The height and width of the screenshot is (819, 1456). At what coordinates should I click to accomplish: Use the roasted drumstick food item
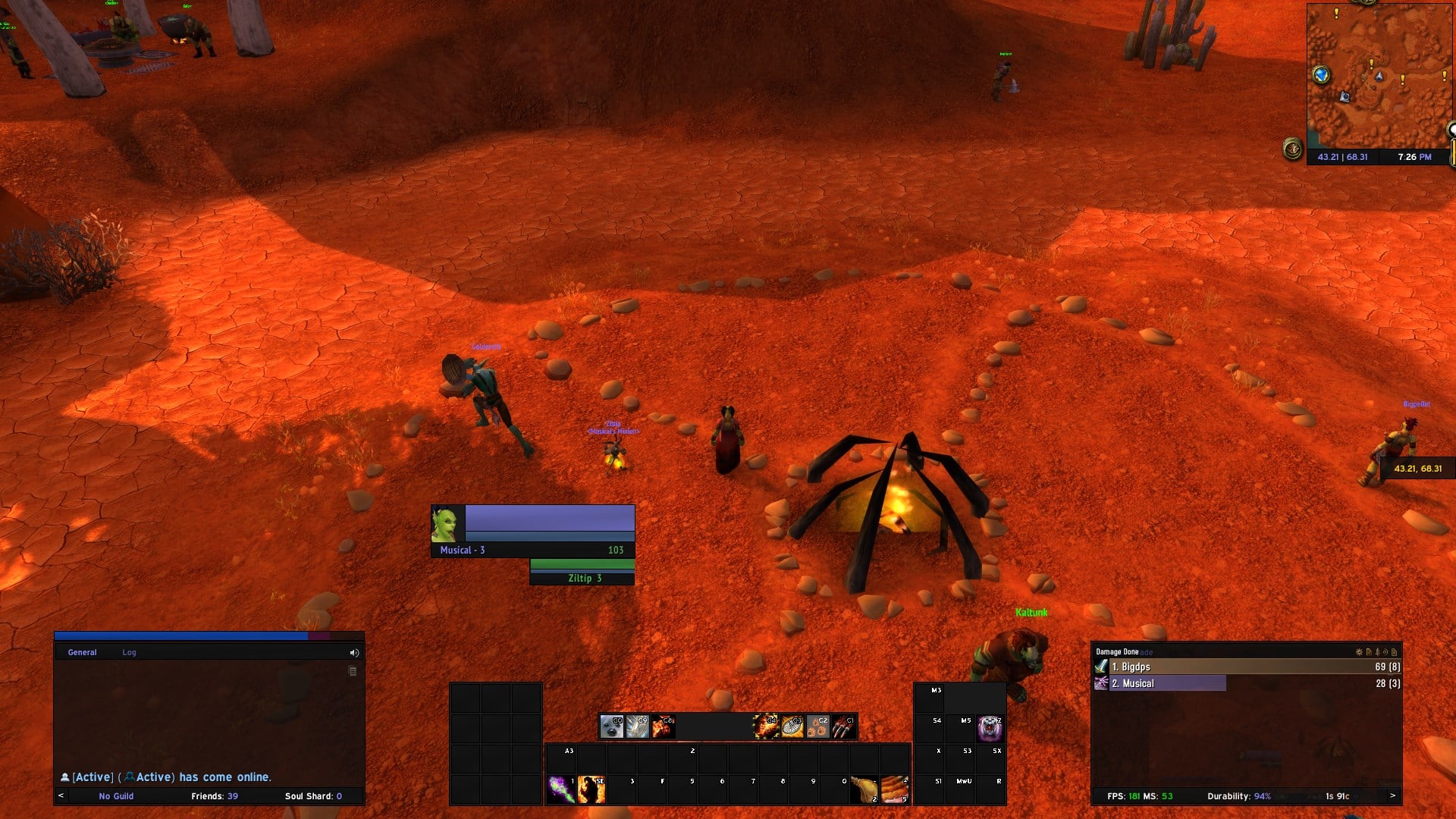(864, 789)
